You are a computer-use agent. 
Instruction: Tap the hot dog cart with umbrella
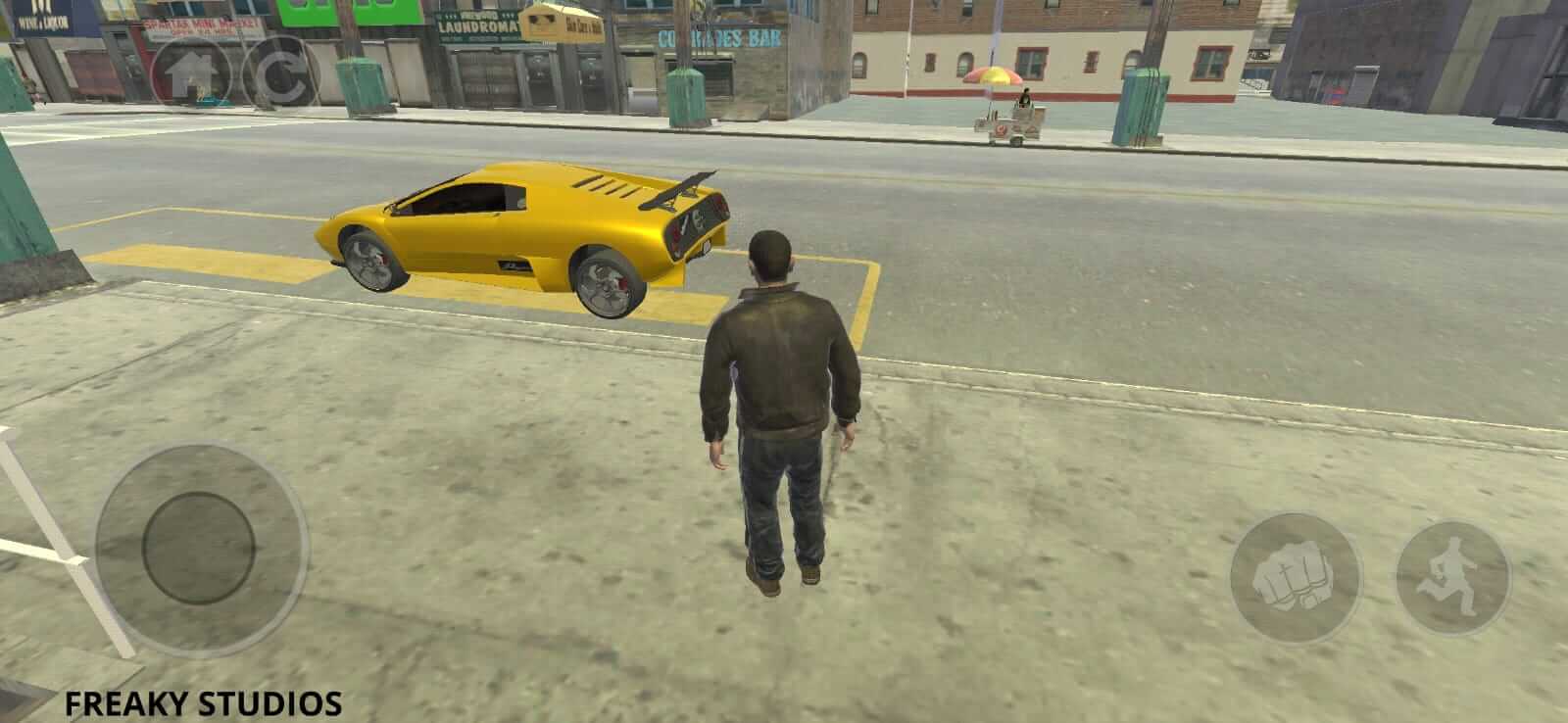coord(1000,108)
